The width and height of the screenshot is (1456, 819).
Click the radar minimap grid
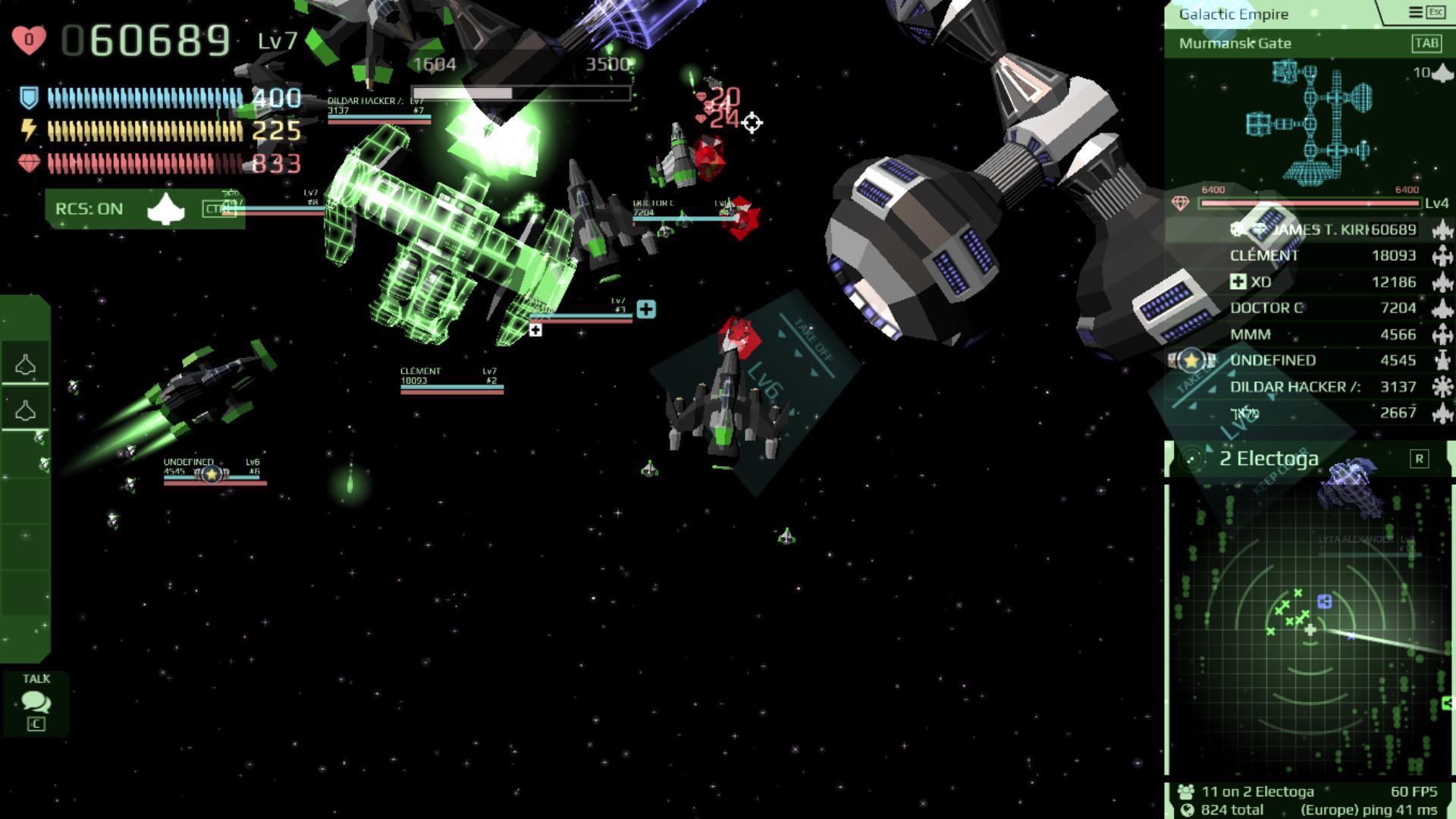tap(1309, 629)
